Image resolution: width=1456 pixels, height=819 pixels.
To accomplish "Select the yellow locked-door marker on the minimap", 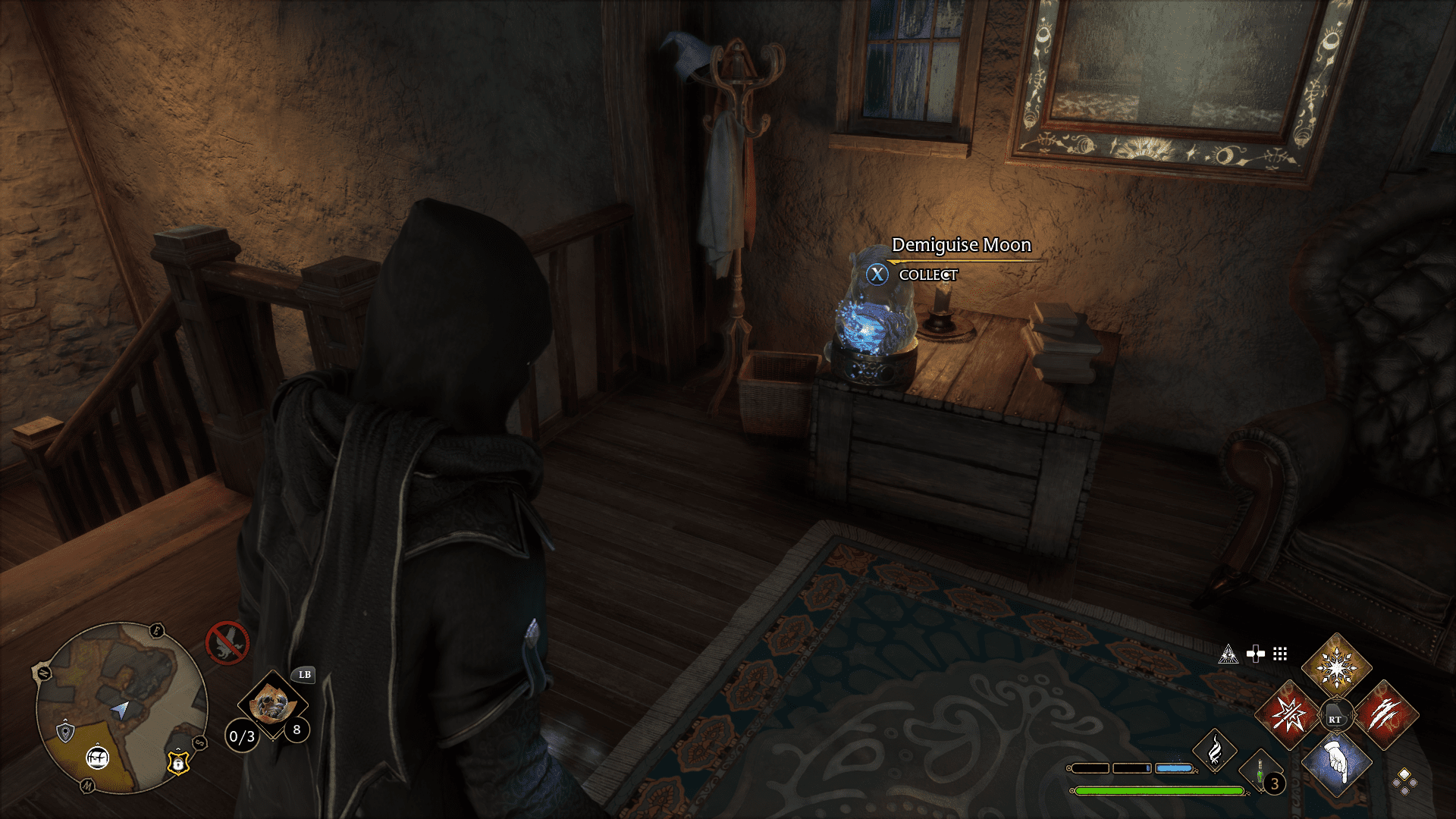I will coord(177,763).
